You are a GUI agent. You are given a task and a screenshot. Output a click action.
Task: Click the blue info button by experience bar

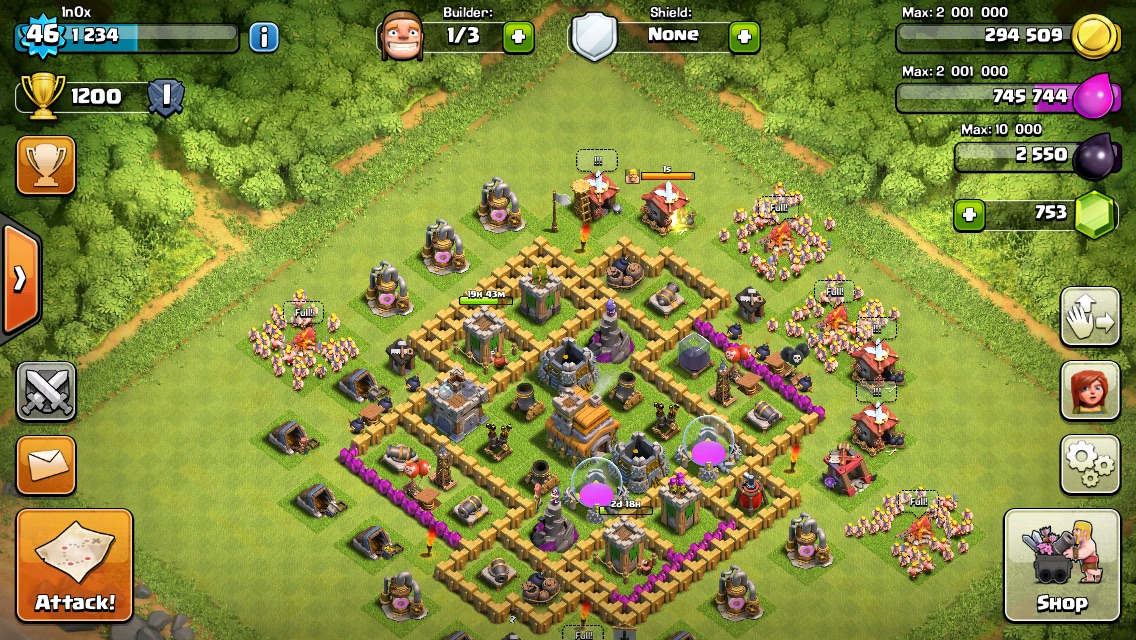(263, 37)
